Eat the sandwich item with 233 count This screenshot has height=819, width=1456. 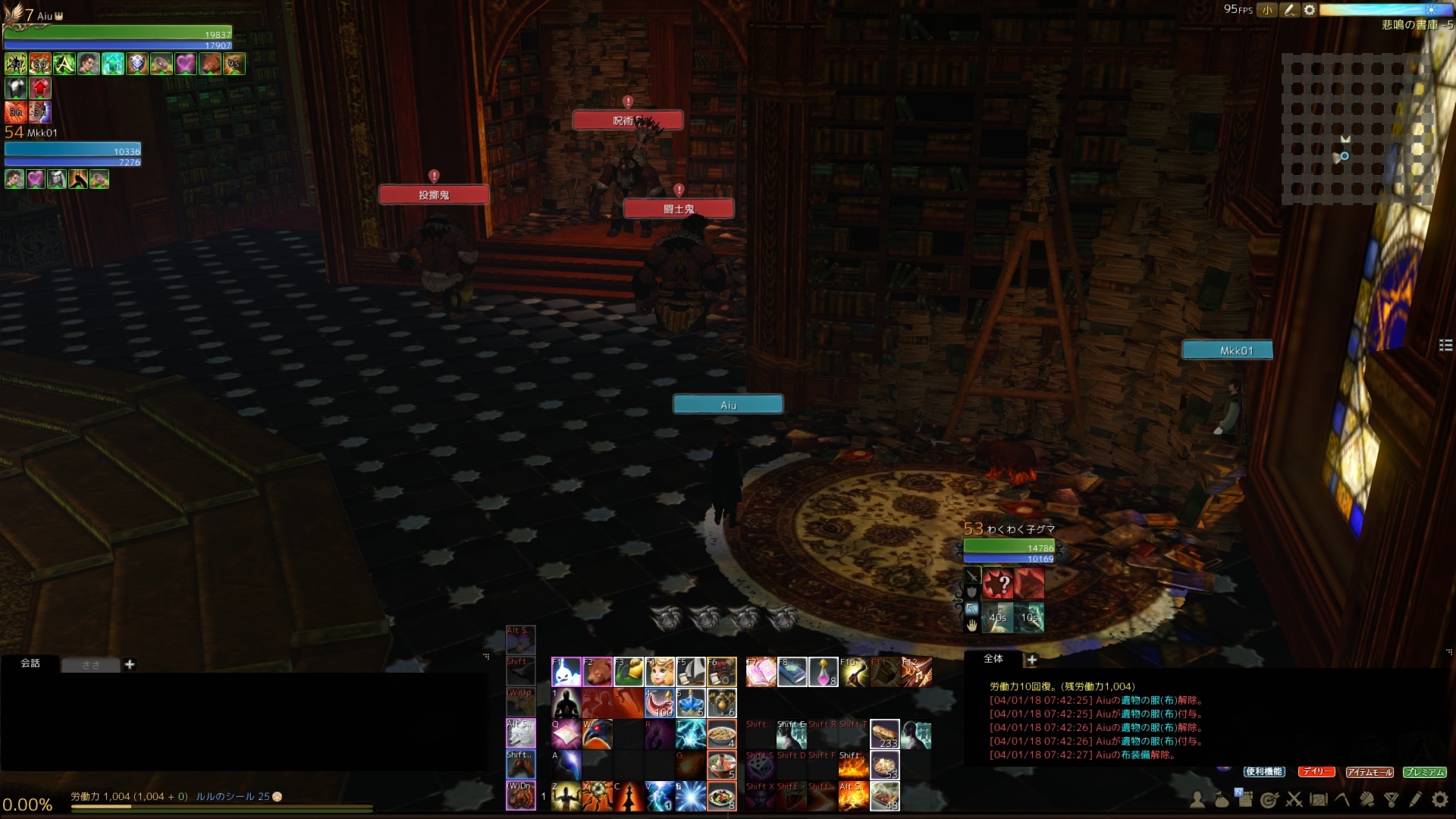(x=884, y=734)
